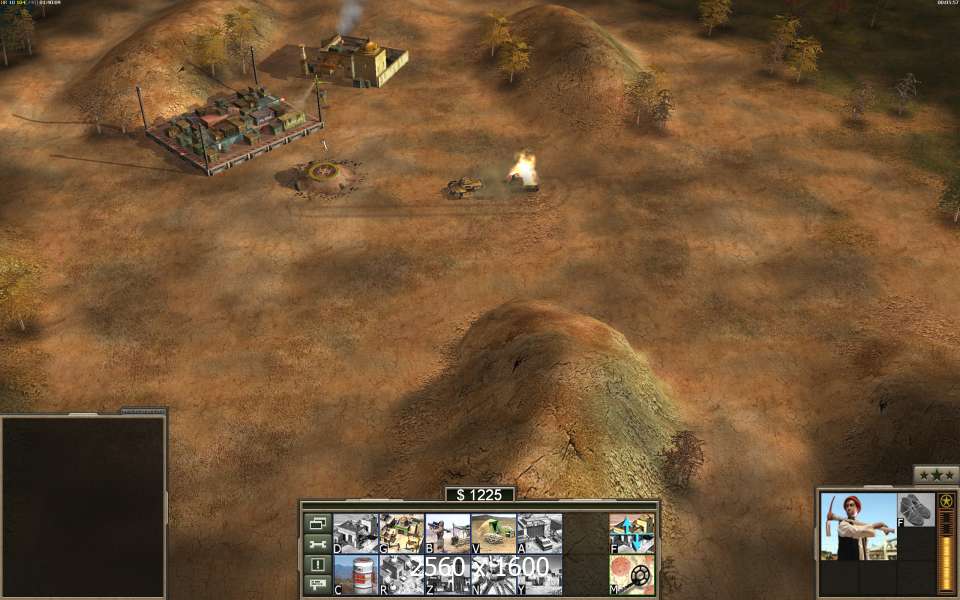The height and width of the screenshot is (600, 960).
Task: Choose the red-white barrel depot icon C
Action: coord(355,575)
